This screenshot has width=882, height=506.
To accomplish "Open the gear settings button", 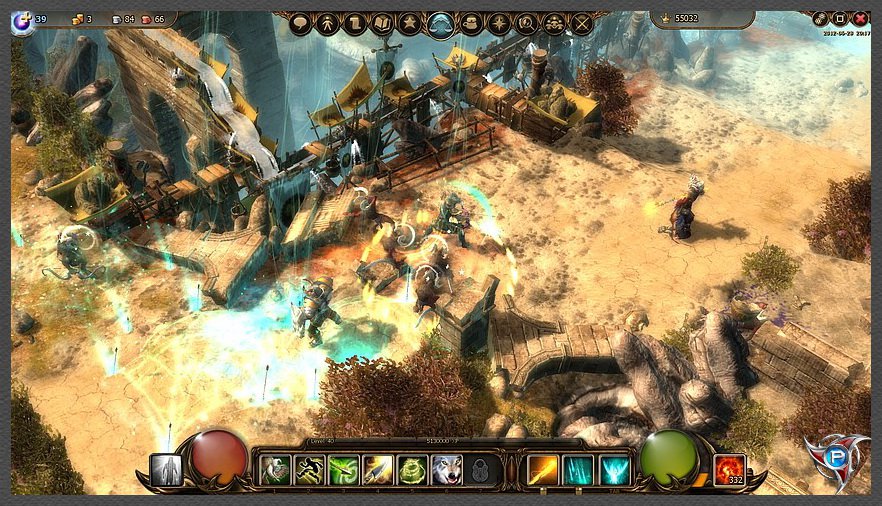I will click(x=820, y=18).
